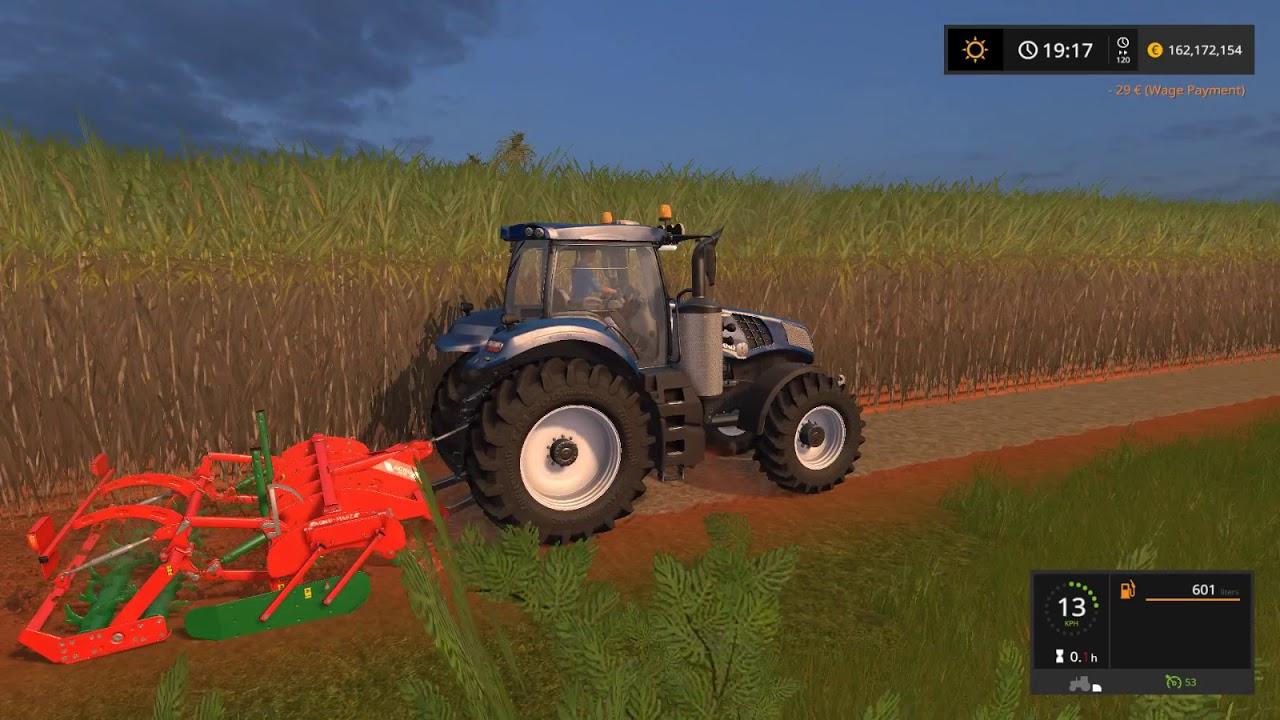
Task: Click the 120x time scale icon
Action: point(1122,48)
